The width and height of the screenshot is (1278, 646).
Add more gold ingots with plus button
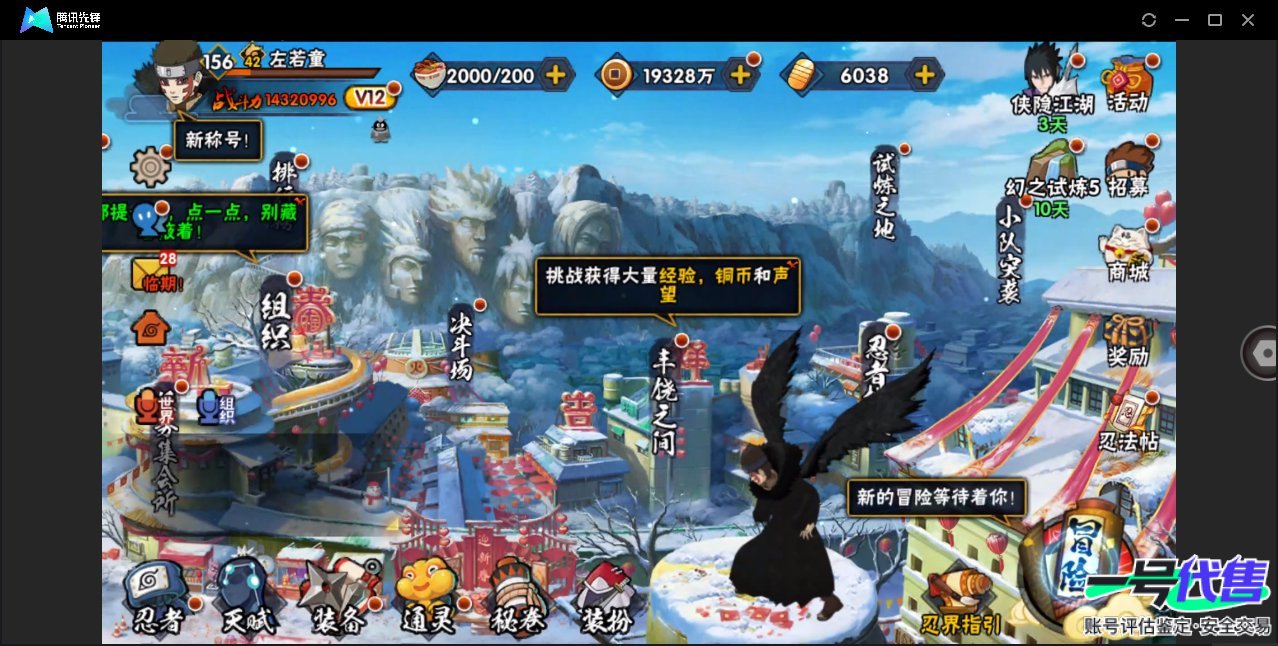pyautogui.click(x=925, y=74)
